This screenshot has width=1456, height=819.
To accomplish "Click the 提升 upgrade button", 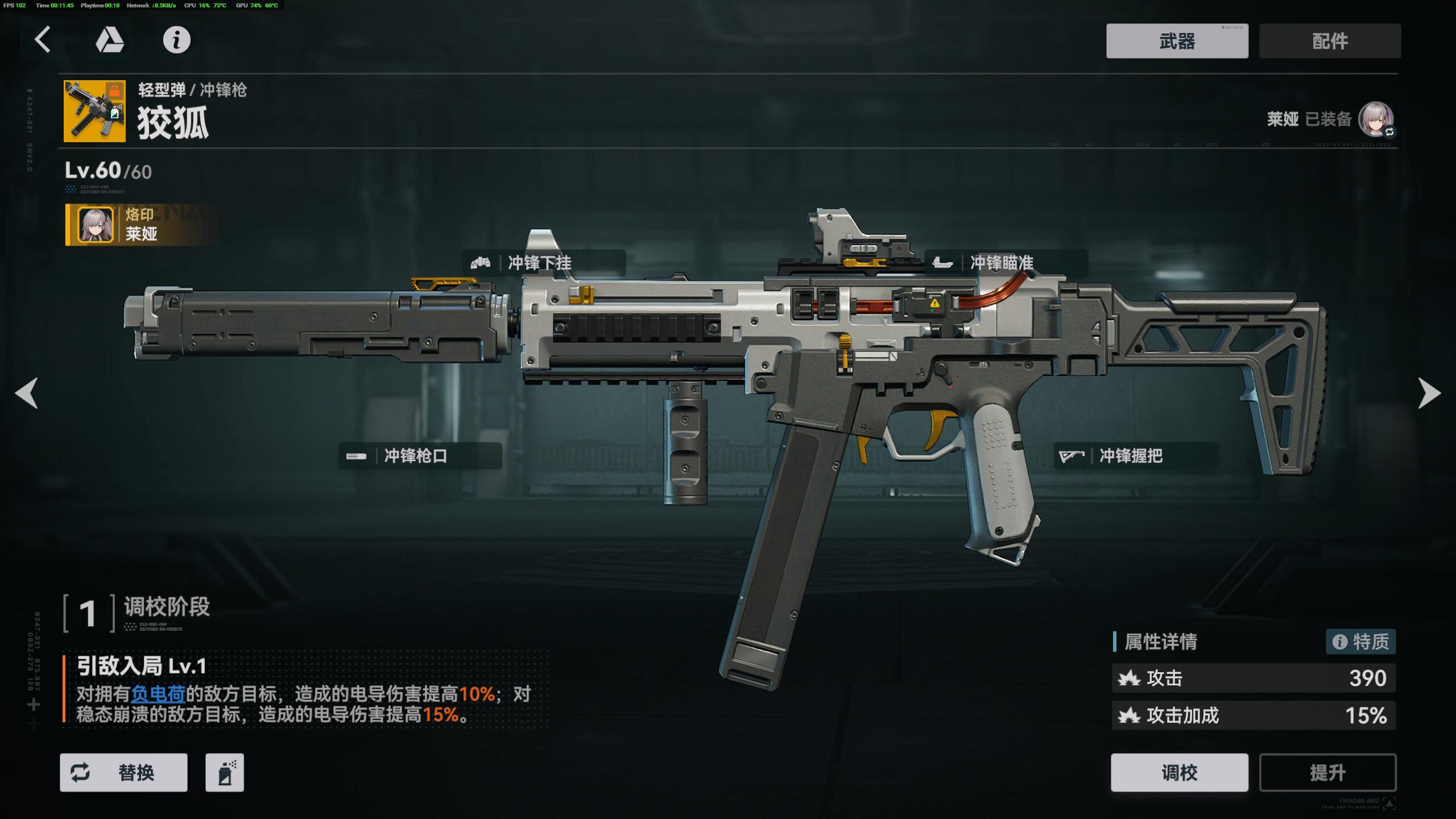I will tap(1327, 772).
